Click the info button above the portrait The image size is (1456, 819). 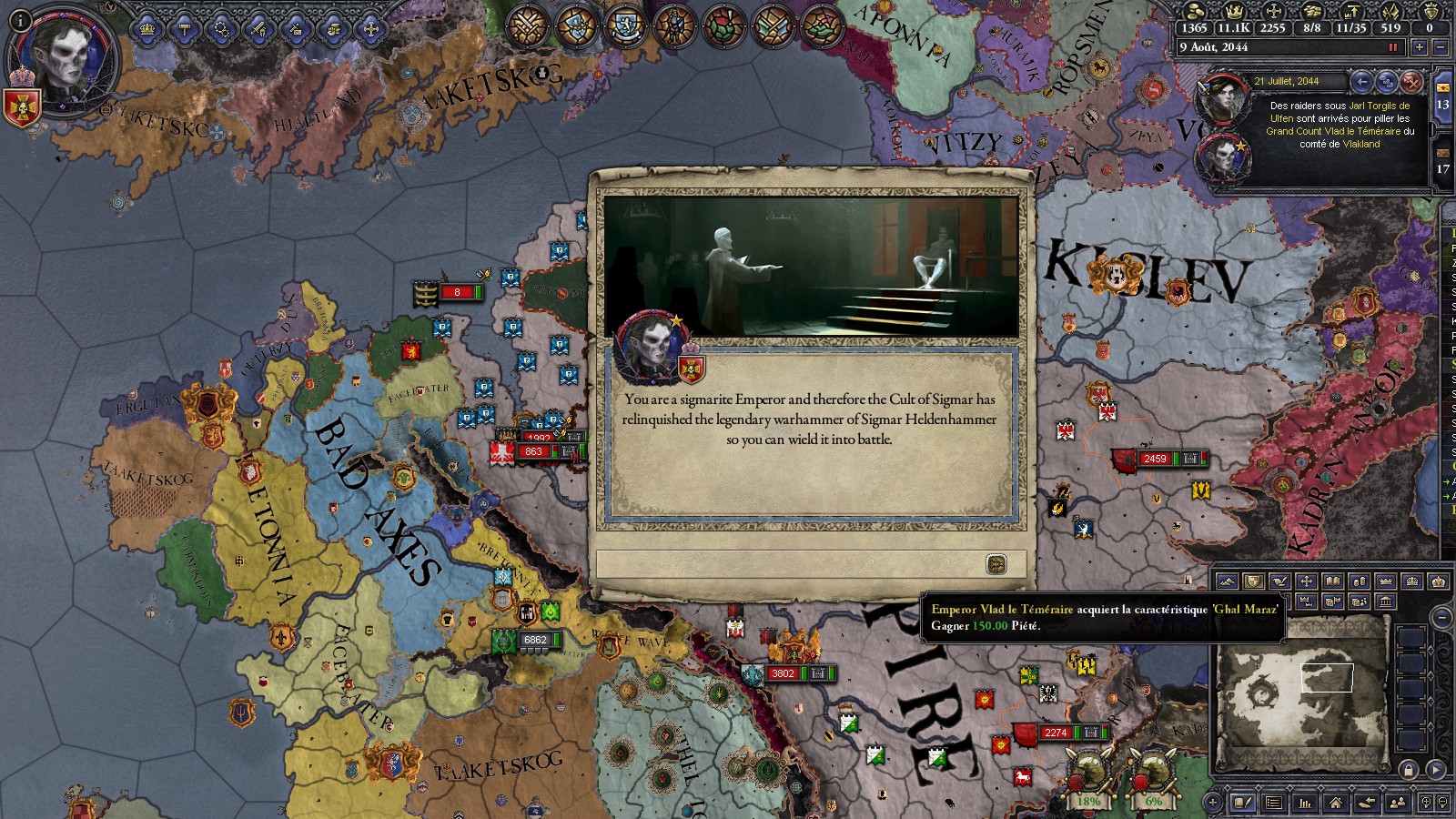tap(21, 20)
